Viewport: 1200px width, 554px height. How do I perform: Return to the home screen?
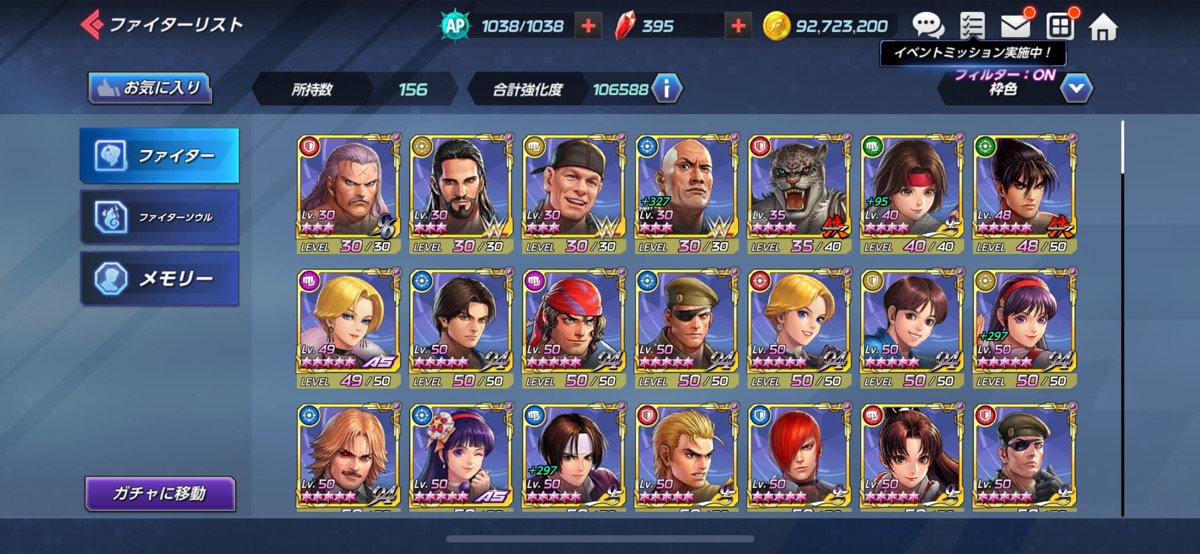pyautogui.click(x=1103, y=26)
